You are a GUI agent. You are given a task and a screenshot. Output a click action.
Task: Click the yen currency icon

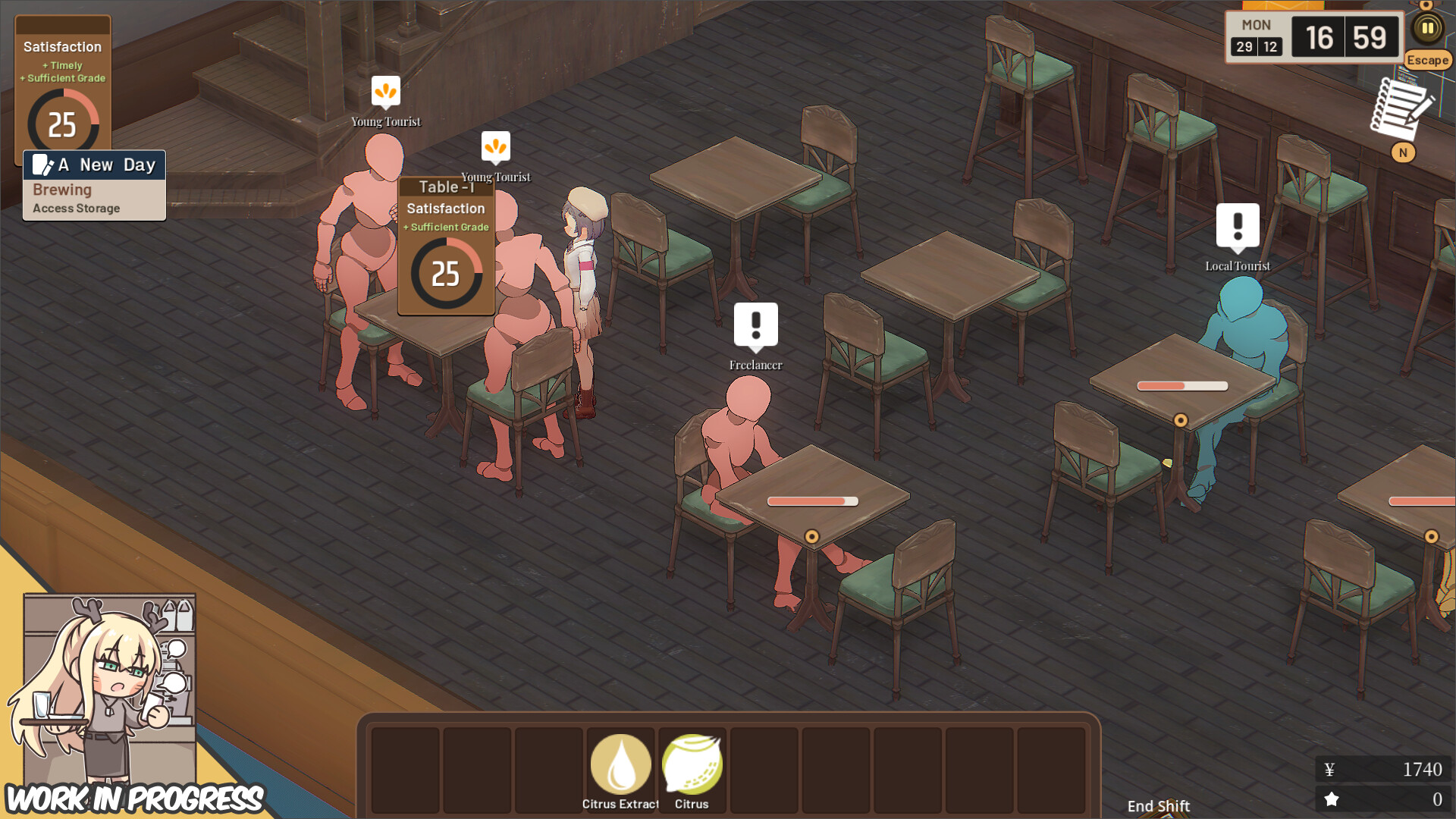click(x=1331, y=769)
